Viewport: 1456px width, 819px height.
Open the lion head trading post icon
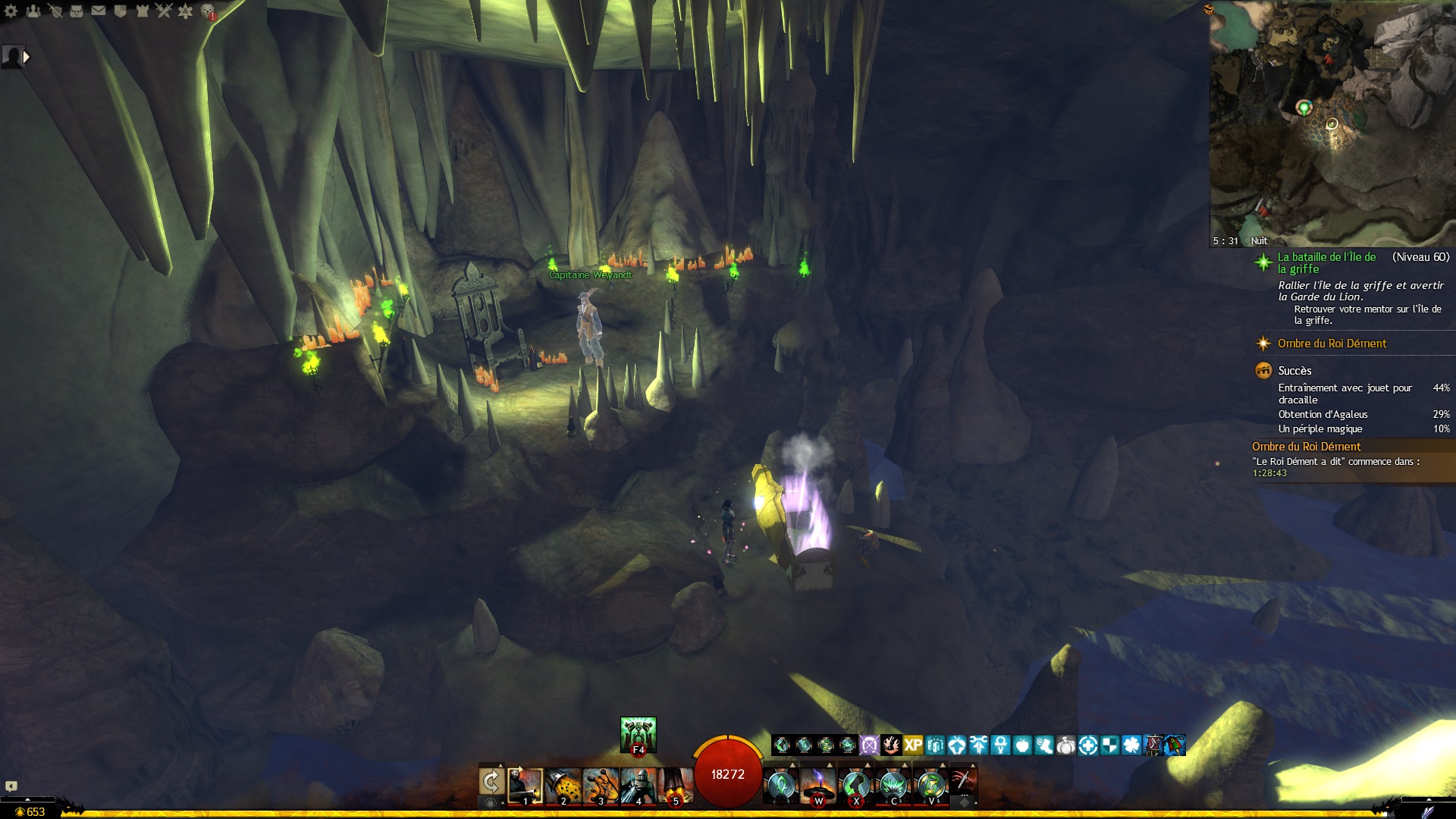tap(208, 11)
